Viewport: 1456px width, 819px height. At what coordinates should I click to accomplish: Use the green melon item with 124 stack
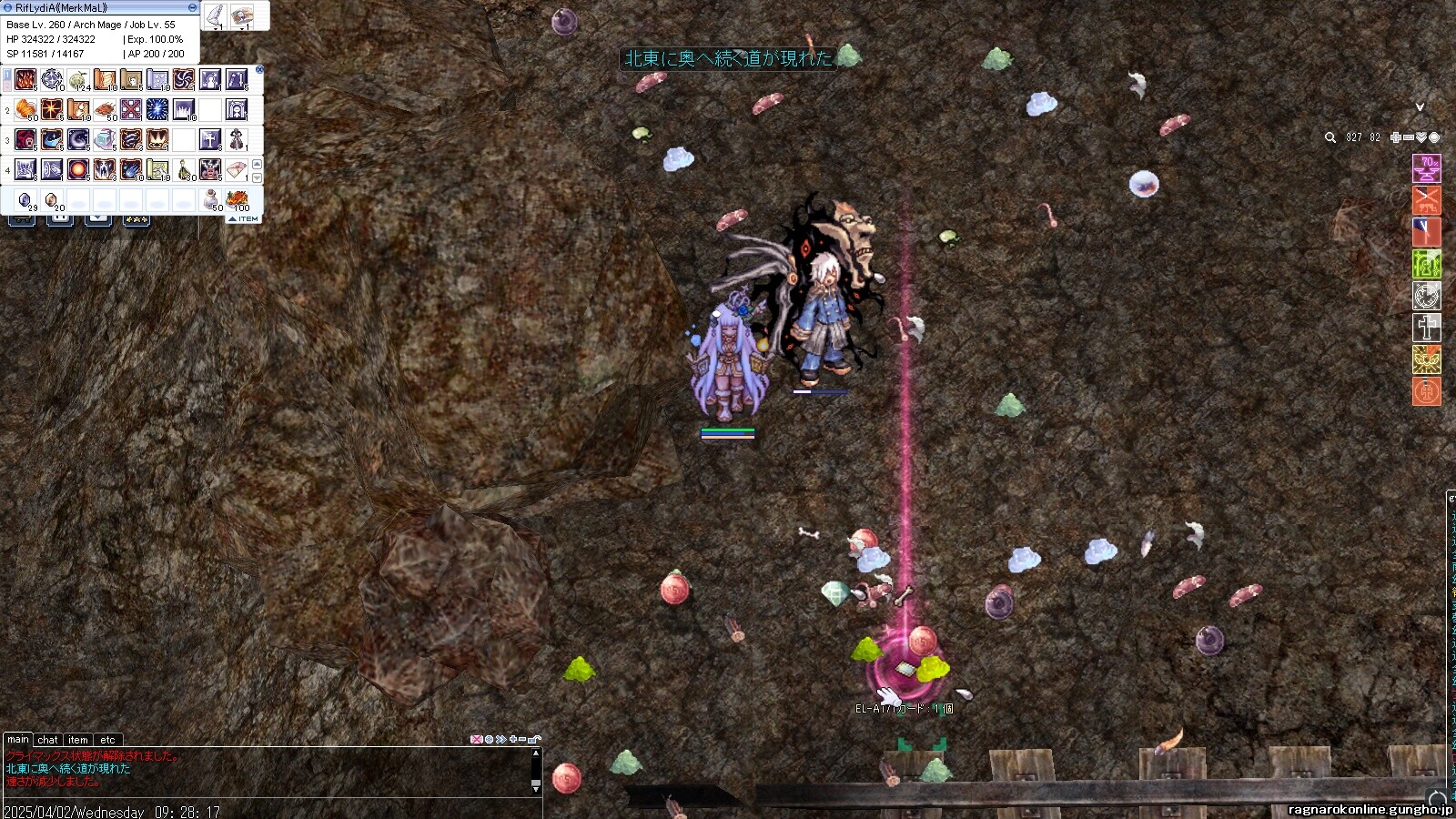(x=78, y=80)
